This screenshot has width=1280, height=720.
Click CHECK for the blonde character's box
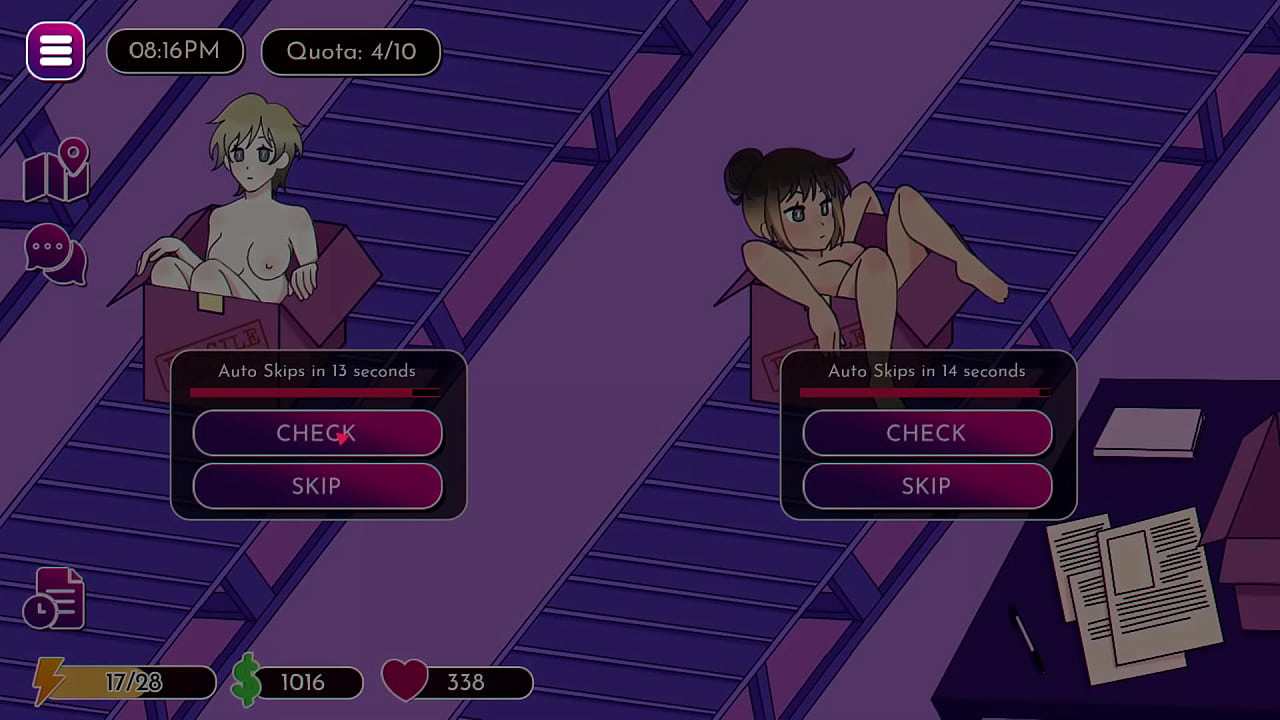coord(317,433)
